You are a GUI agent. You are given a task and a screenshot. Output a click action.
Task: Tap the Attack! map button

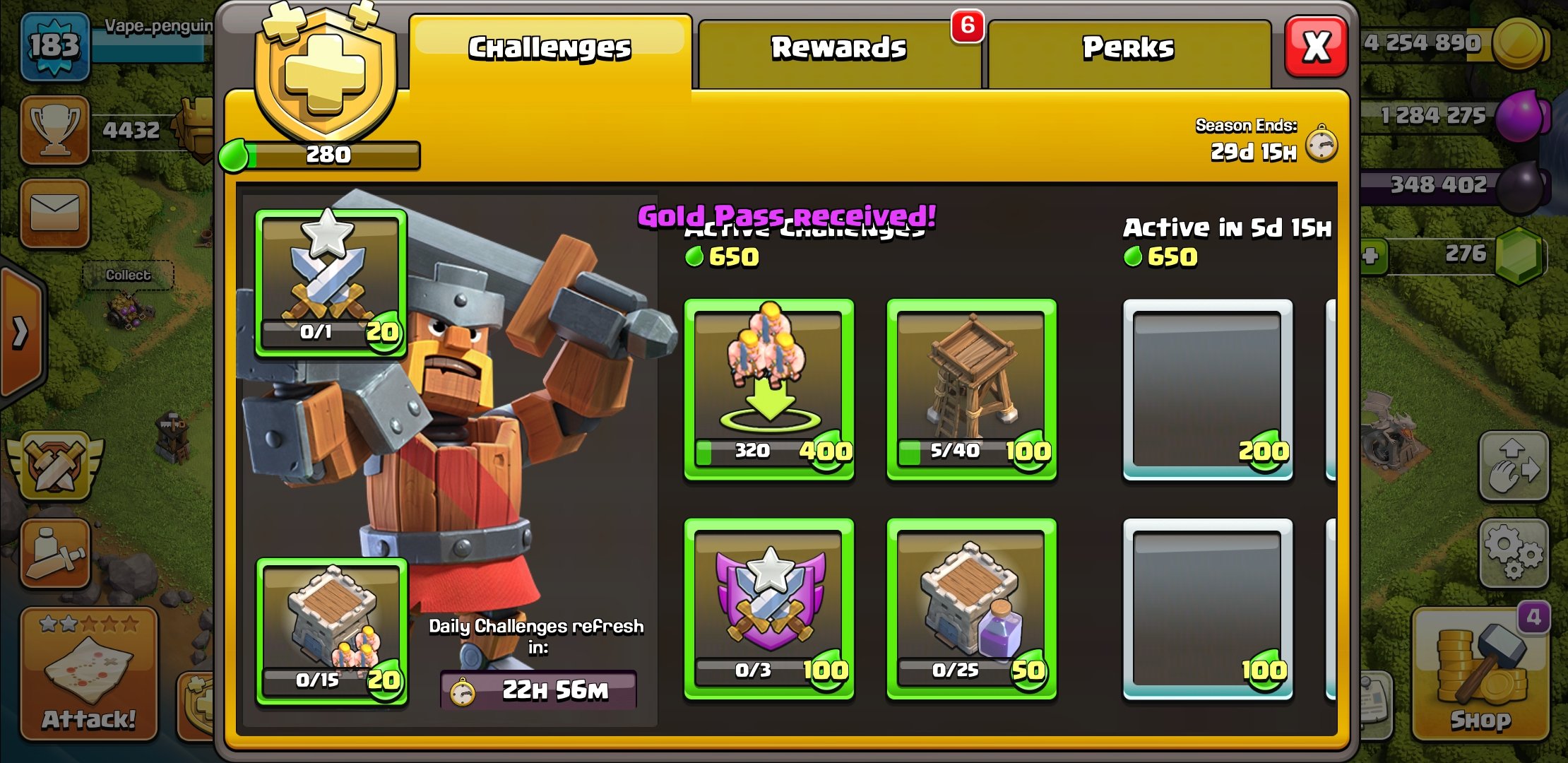click(88, 675)
